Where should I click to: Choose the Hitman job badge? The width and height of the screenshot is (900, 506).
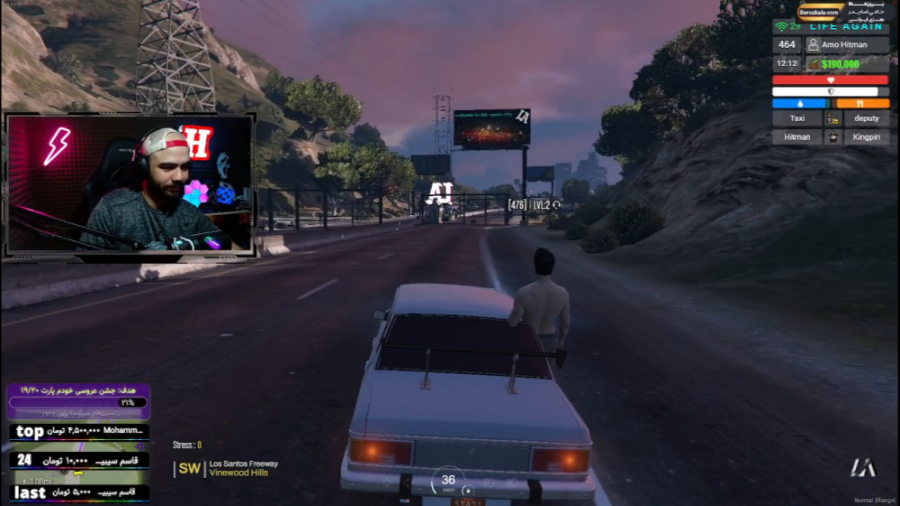(797, 137)
